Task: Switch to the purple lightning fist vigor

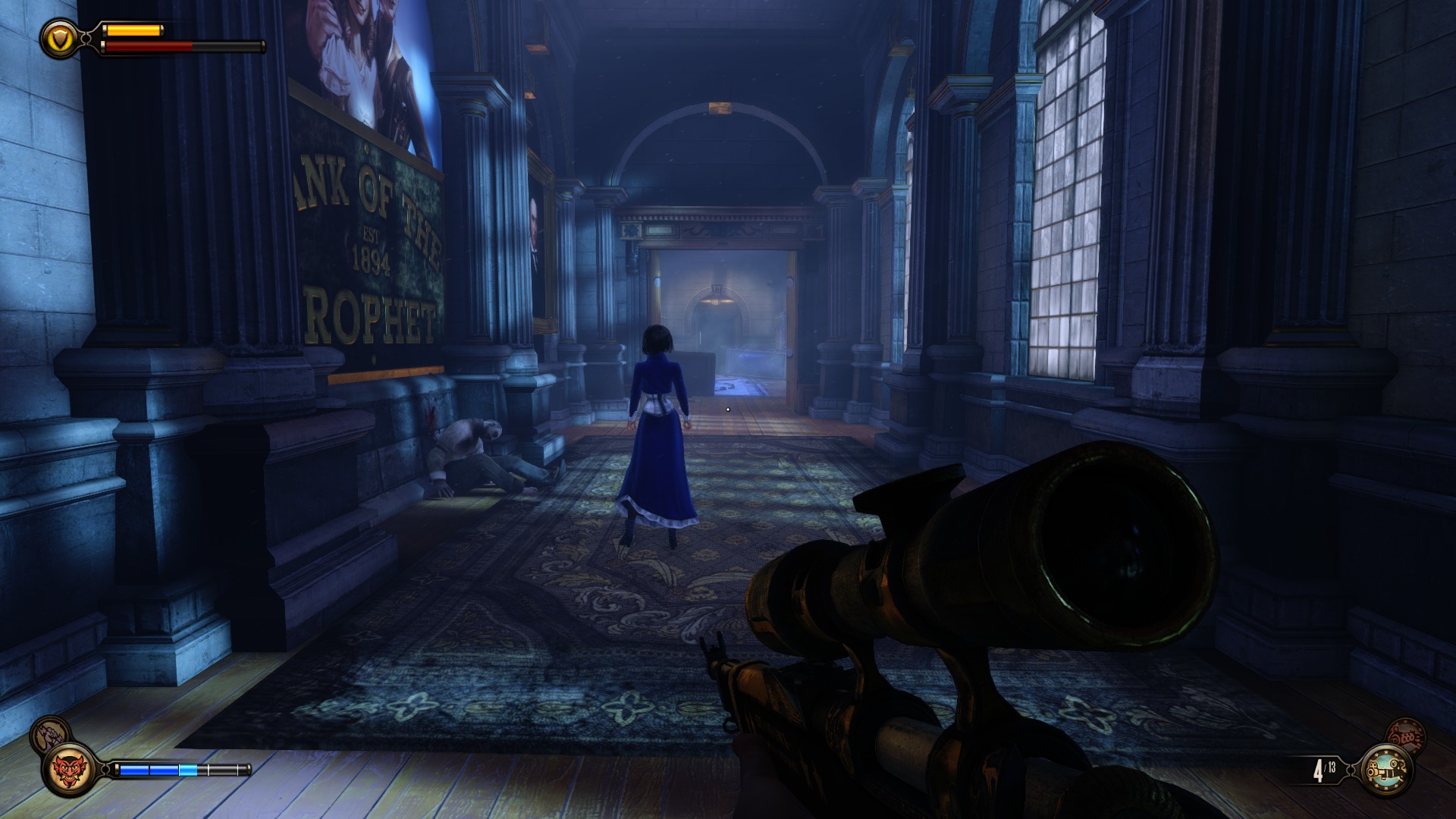Action: (x=49, y=736)
